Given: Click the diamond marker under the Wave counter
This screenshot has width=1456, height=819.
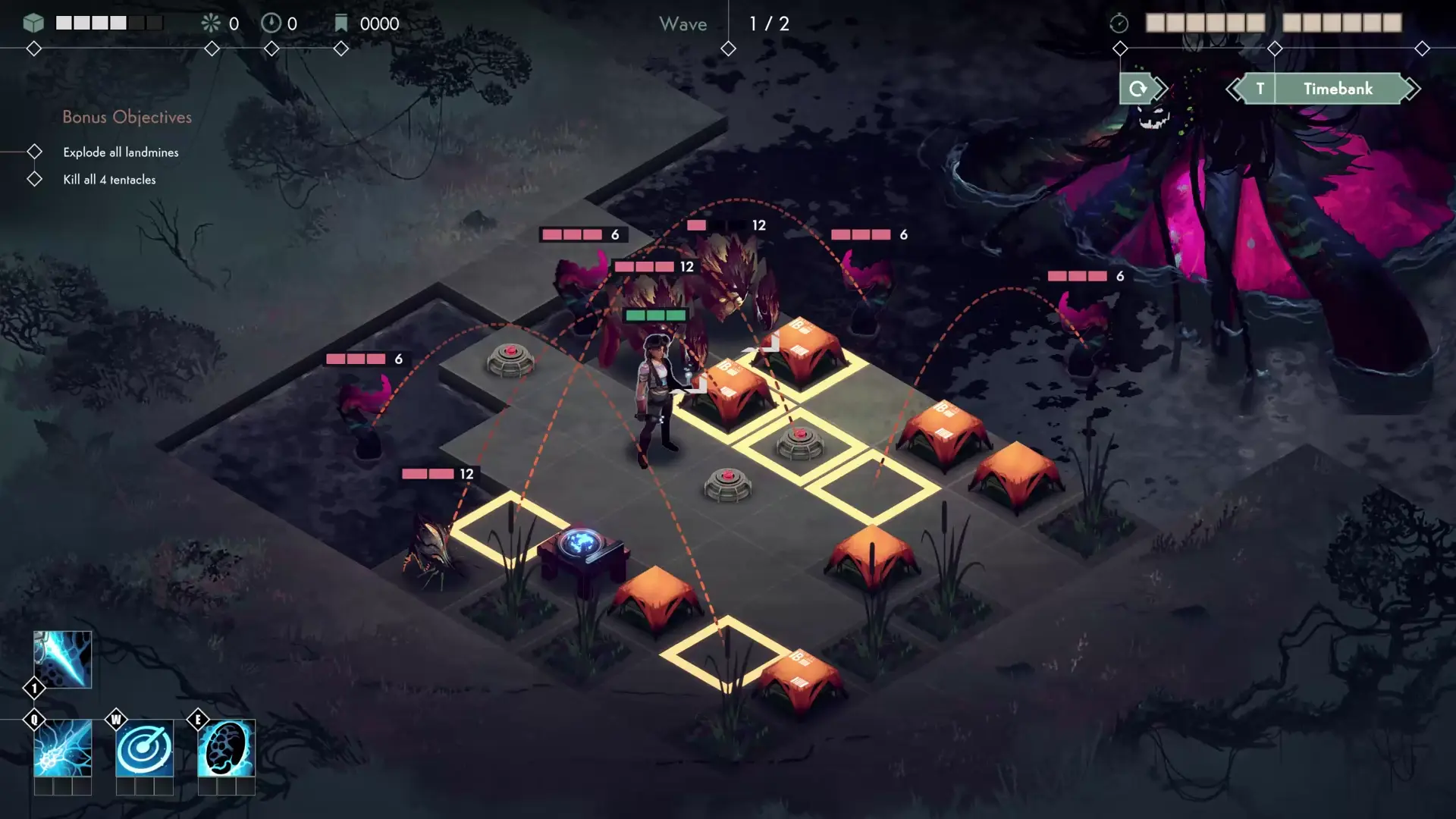Looking at the screenshot, I should pyautogui.click(x=728, y=48).
